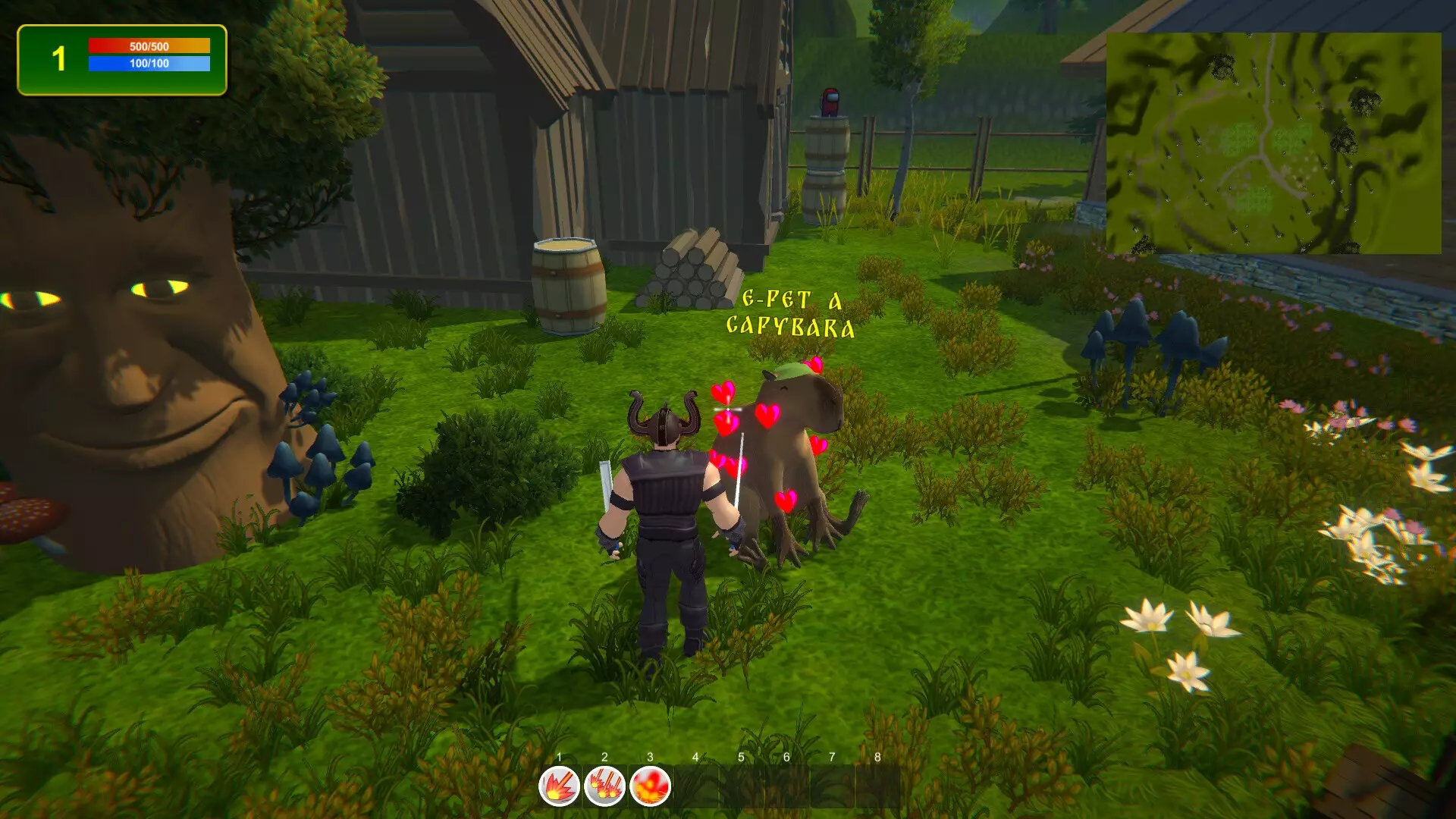Cast the fiery explosion ability
The image size is (1456, 819).
pos(650,786)
